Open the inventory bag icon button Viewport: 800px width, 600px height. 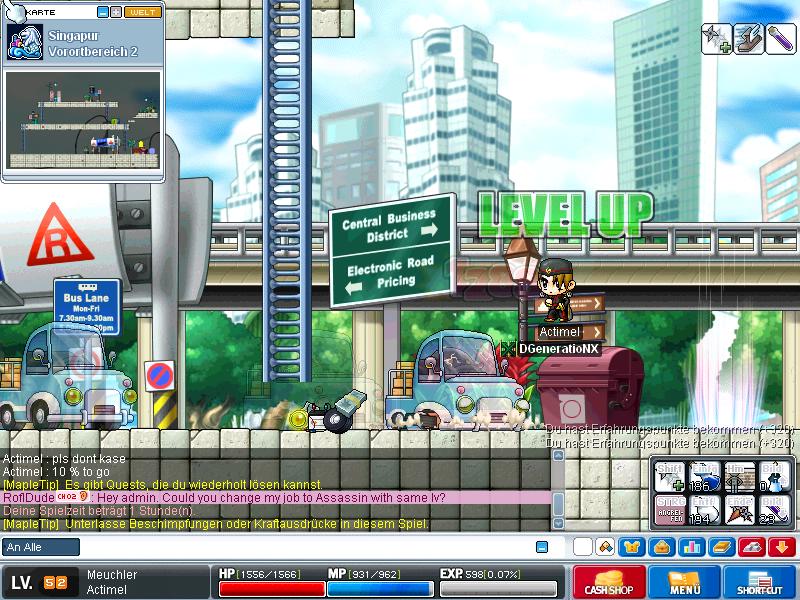coord(662,547)
